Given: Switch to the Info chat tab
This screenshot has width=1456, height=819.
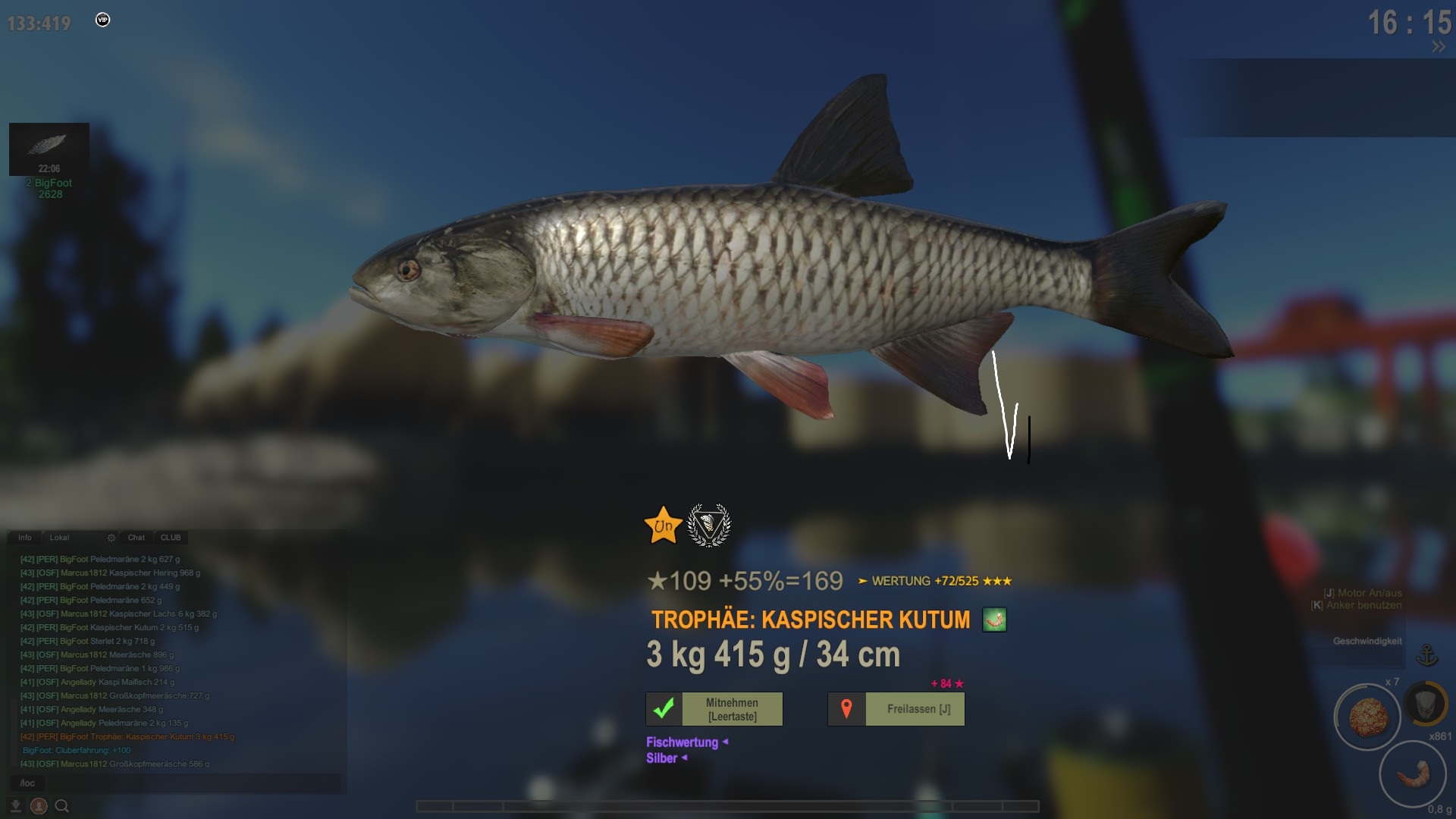Looking at the screenshot, I should click(25, 538).
